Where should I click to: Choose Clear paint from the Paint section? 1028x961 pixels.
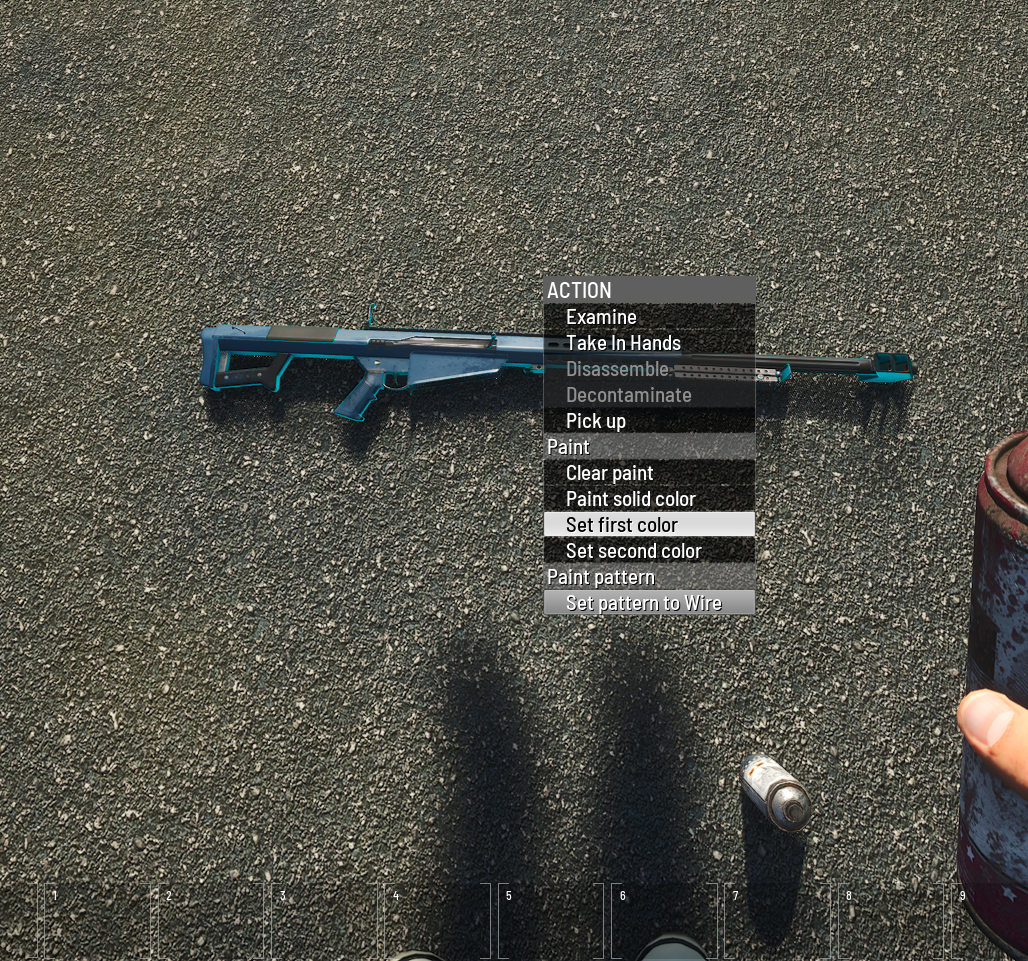tap(609, 473)
